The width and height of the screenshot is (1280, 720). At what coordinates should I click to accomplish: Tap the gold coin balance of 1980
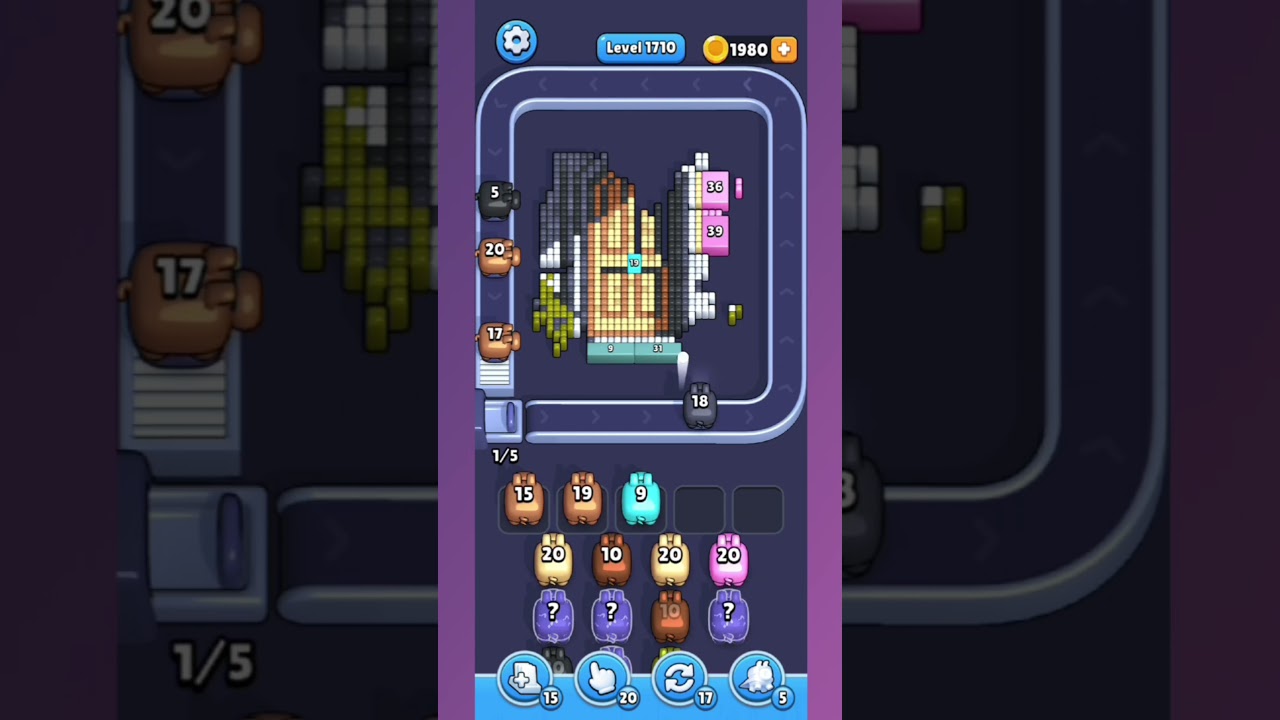[742, 49]
